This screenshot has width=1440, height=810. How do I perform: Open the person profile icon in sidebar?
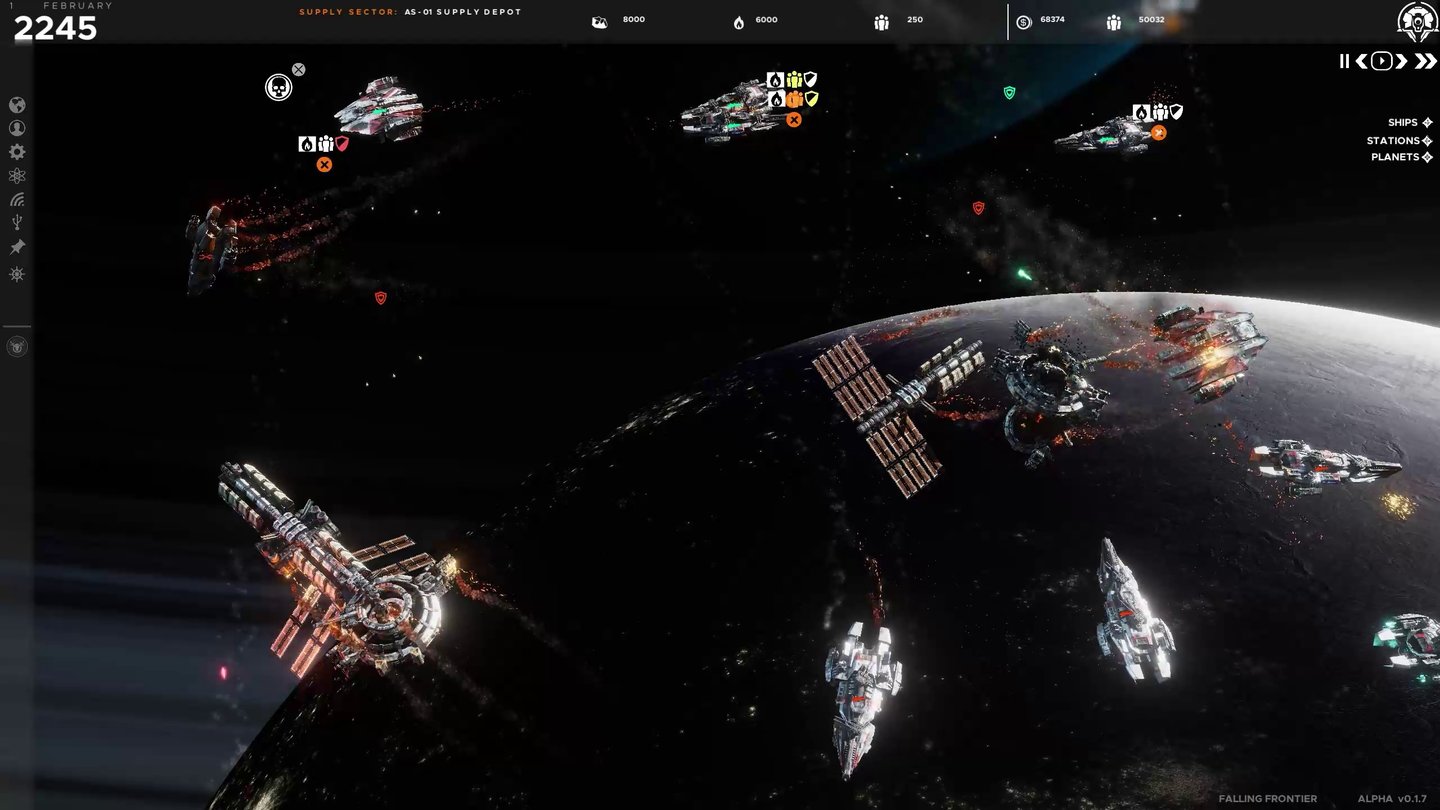17,128
